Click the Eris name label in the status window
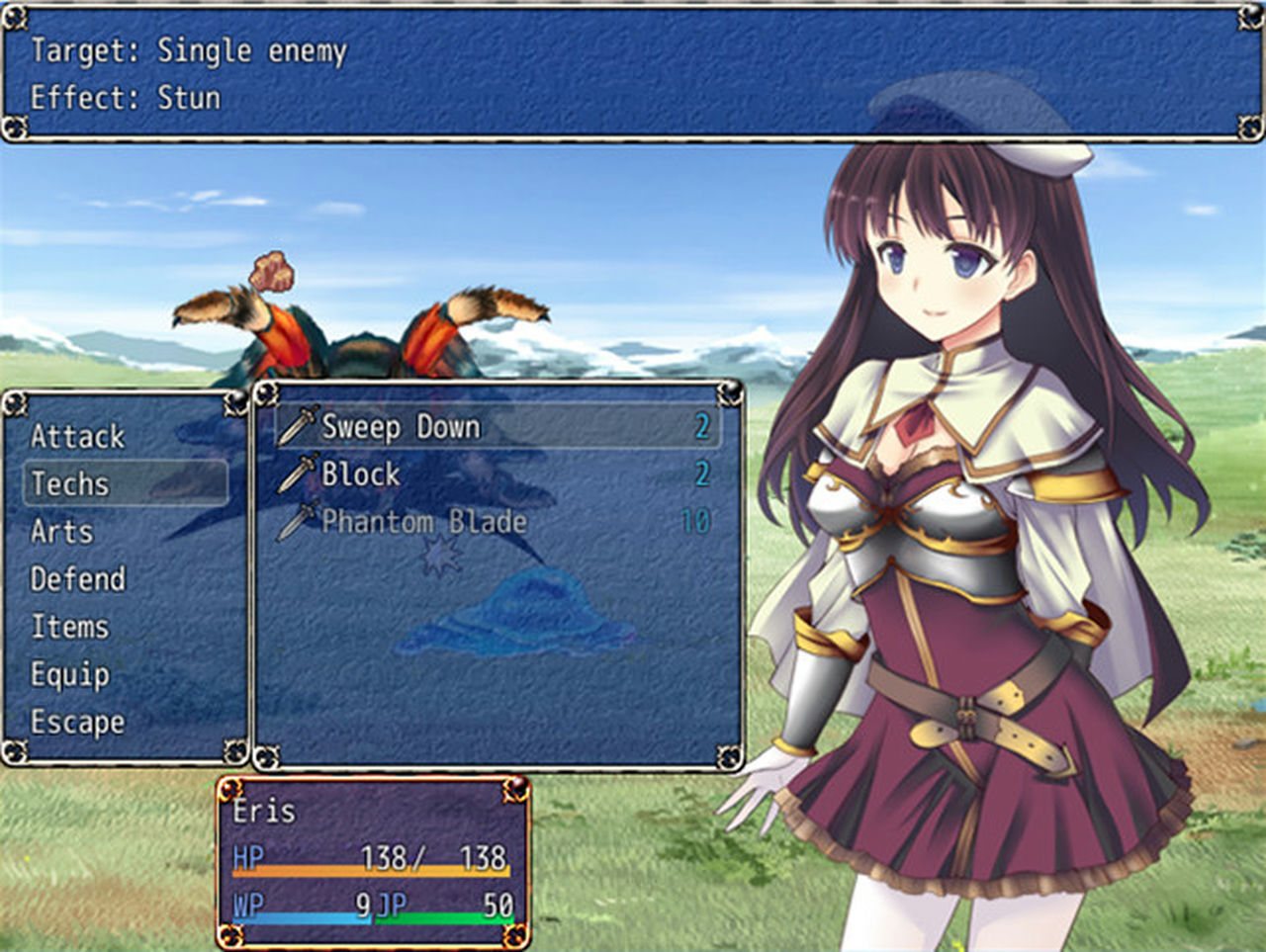 [x=262, y=811]
